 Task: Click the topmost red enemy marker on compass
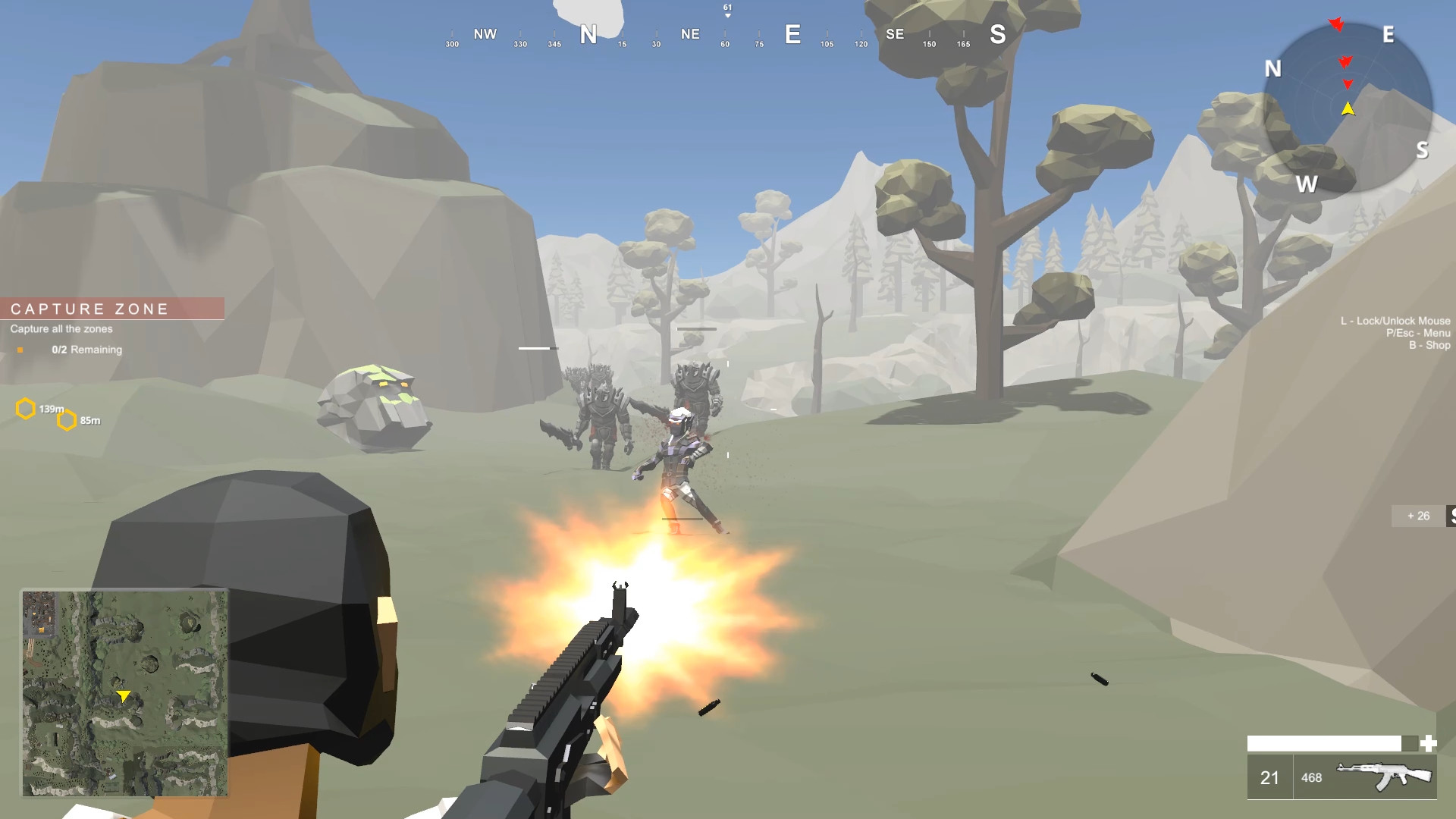pyautogui.click(x=1336, y=24)
